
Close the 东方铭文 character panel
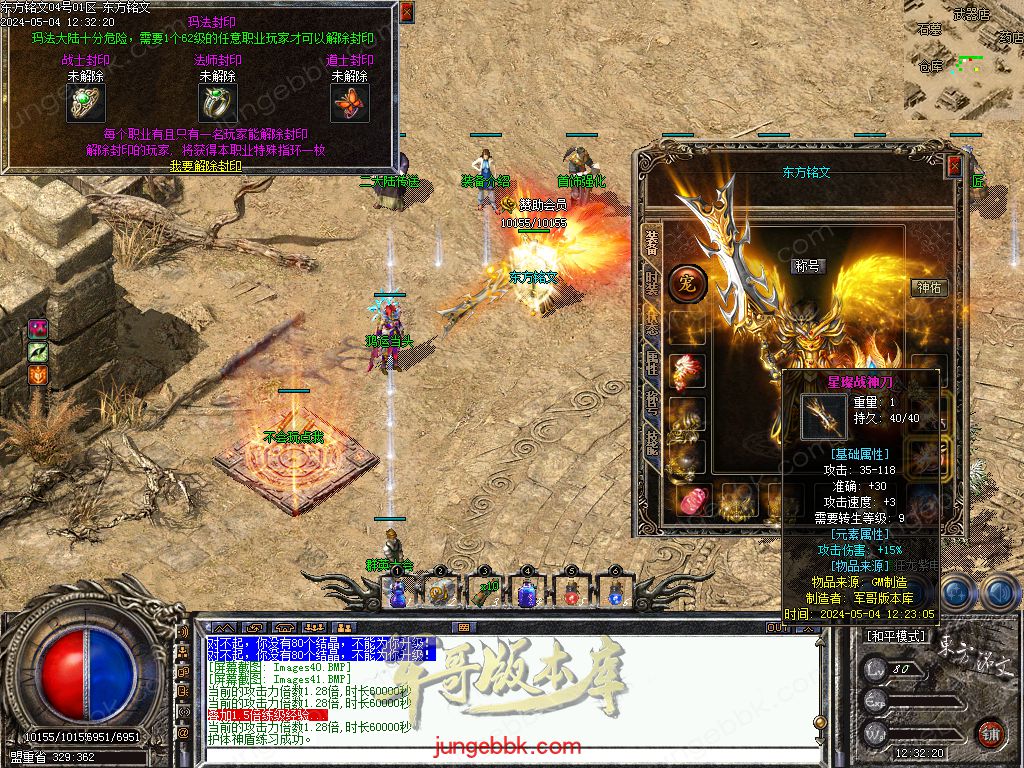[954, 166]
